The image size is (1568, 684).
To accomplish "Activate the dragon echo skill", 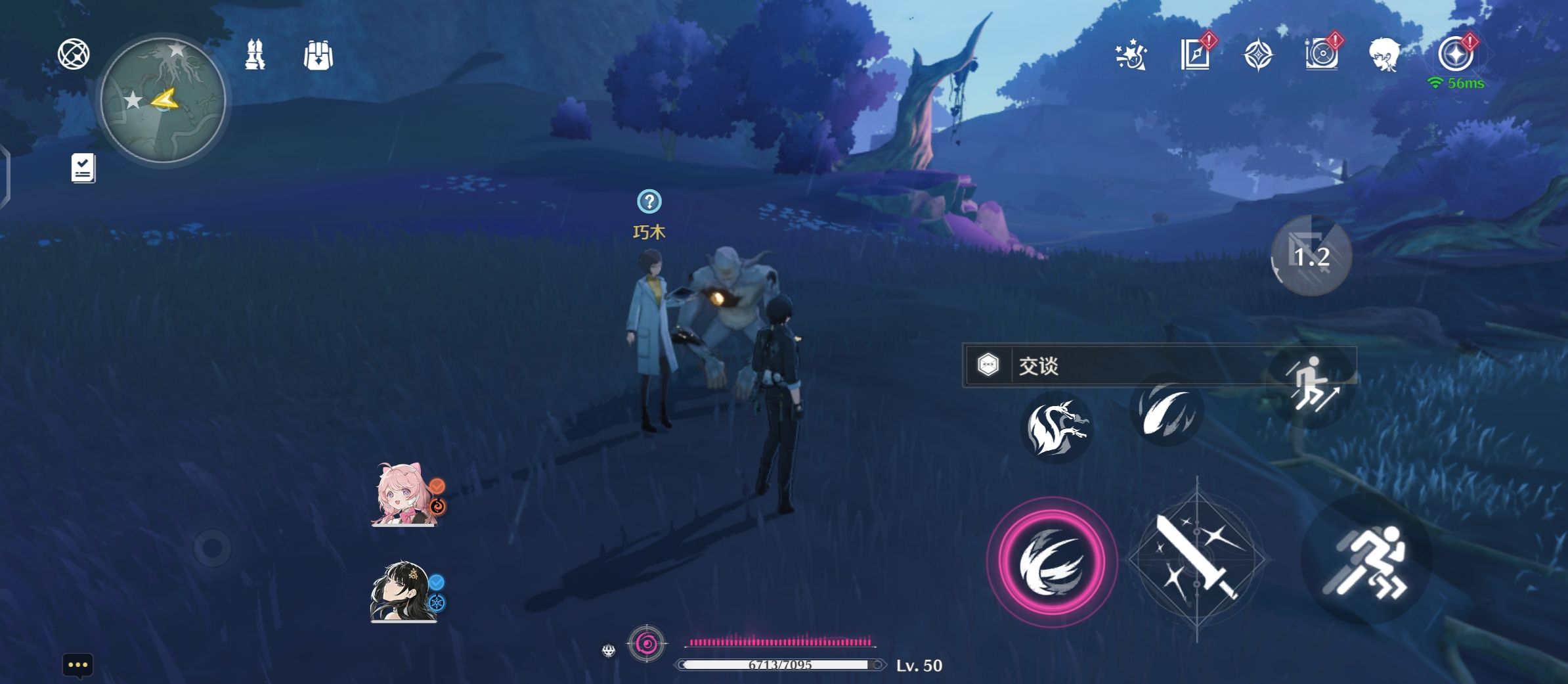I will coord(1056,428).
